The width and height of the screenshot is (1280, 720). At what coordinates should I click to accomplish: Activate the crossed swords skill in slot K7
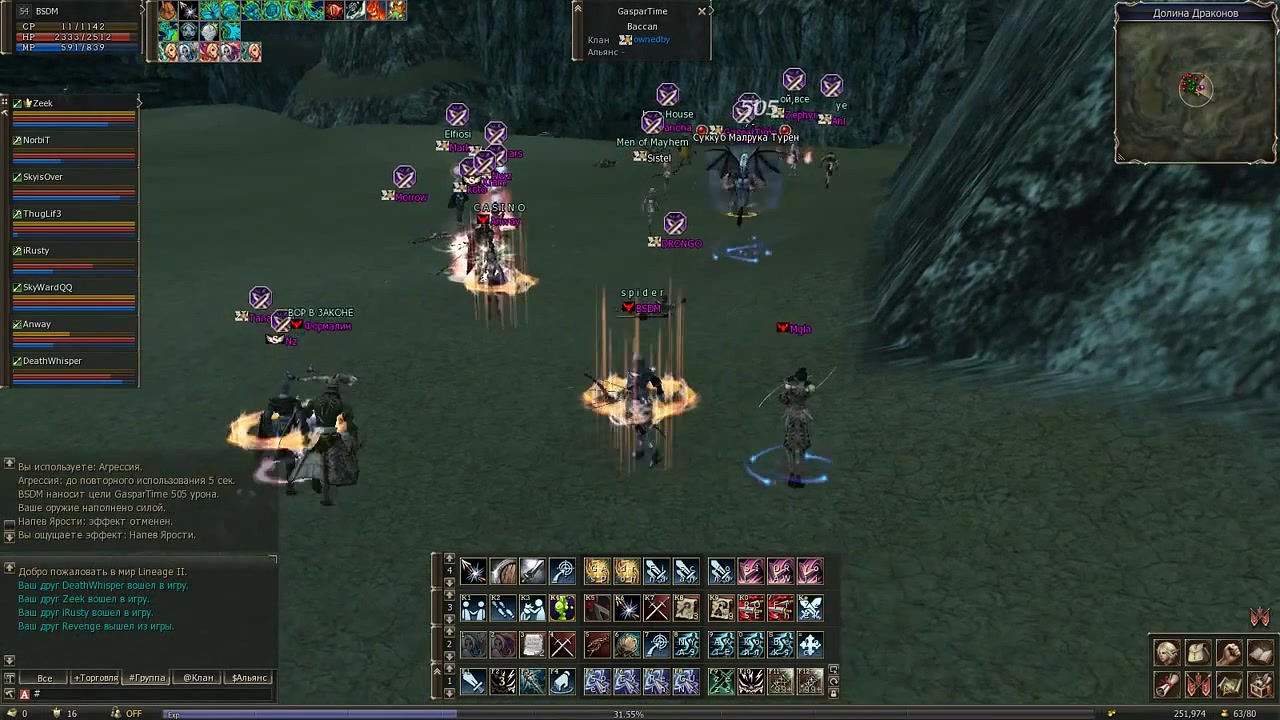click(656, 607)
